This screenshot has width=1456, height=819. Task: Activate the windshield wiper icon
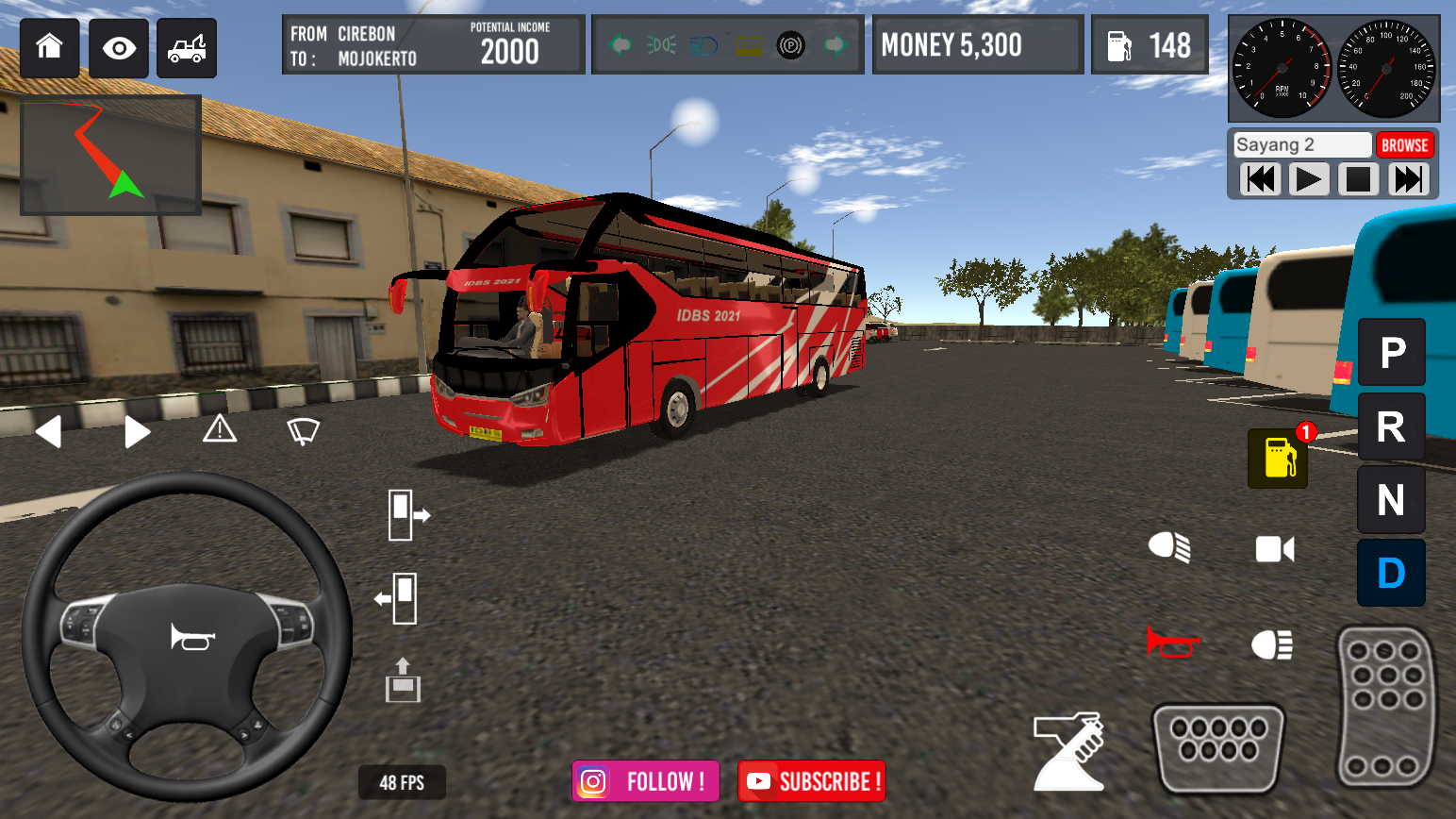[303, 430]
